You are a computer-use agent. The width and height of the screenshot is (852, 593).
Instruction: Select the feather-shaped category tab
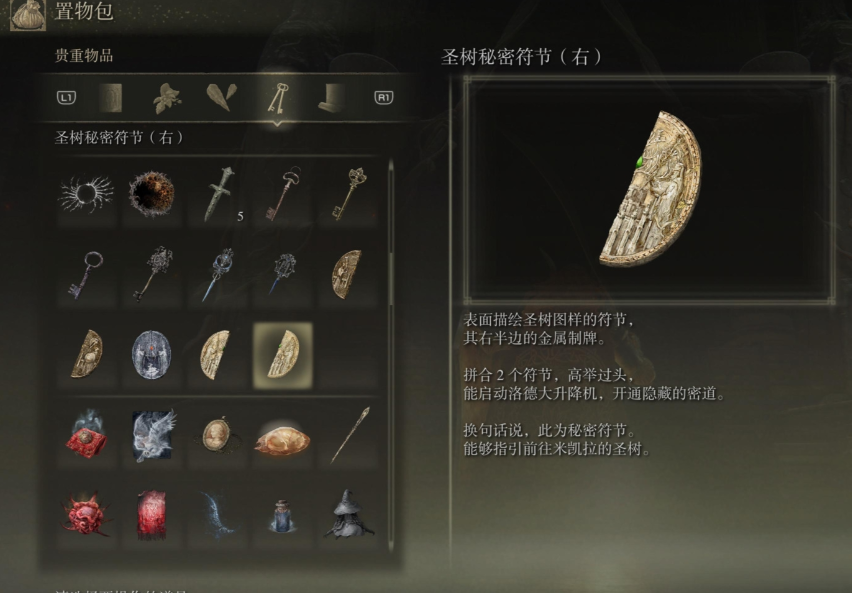[221, 97]
